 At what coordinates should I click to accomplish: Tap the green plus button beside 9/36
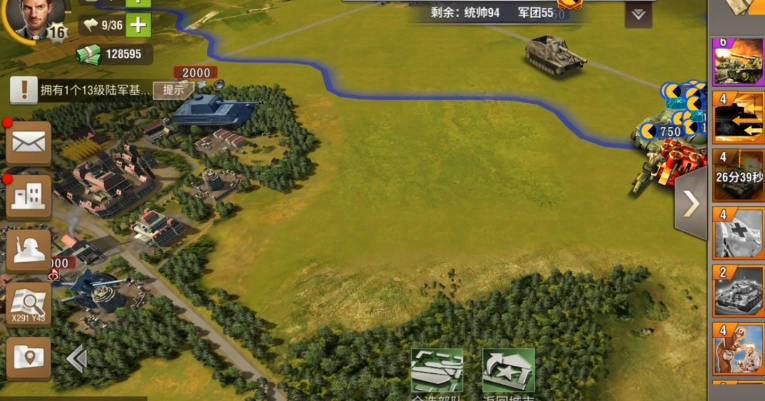click(138, 25)
